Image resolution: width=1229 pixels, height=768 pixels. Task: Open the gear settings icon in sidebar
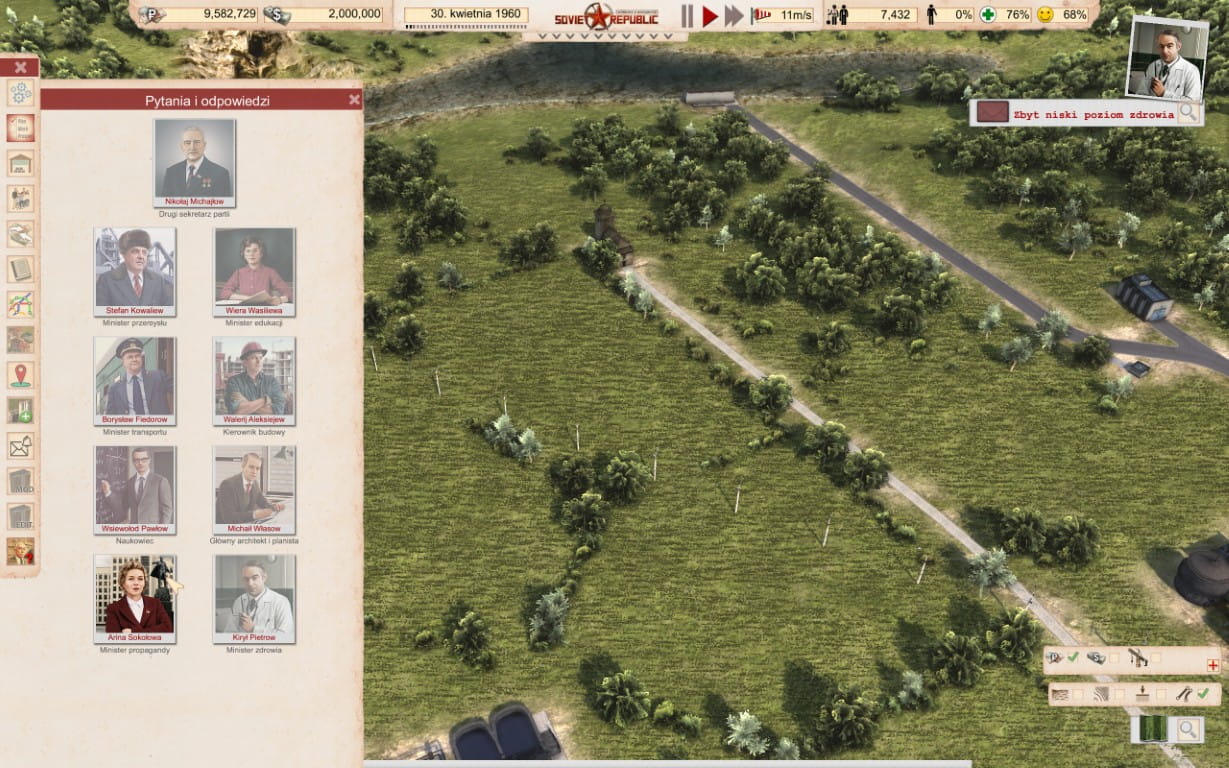pos(20,93)
